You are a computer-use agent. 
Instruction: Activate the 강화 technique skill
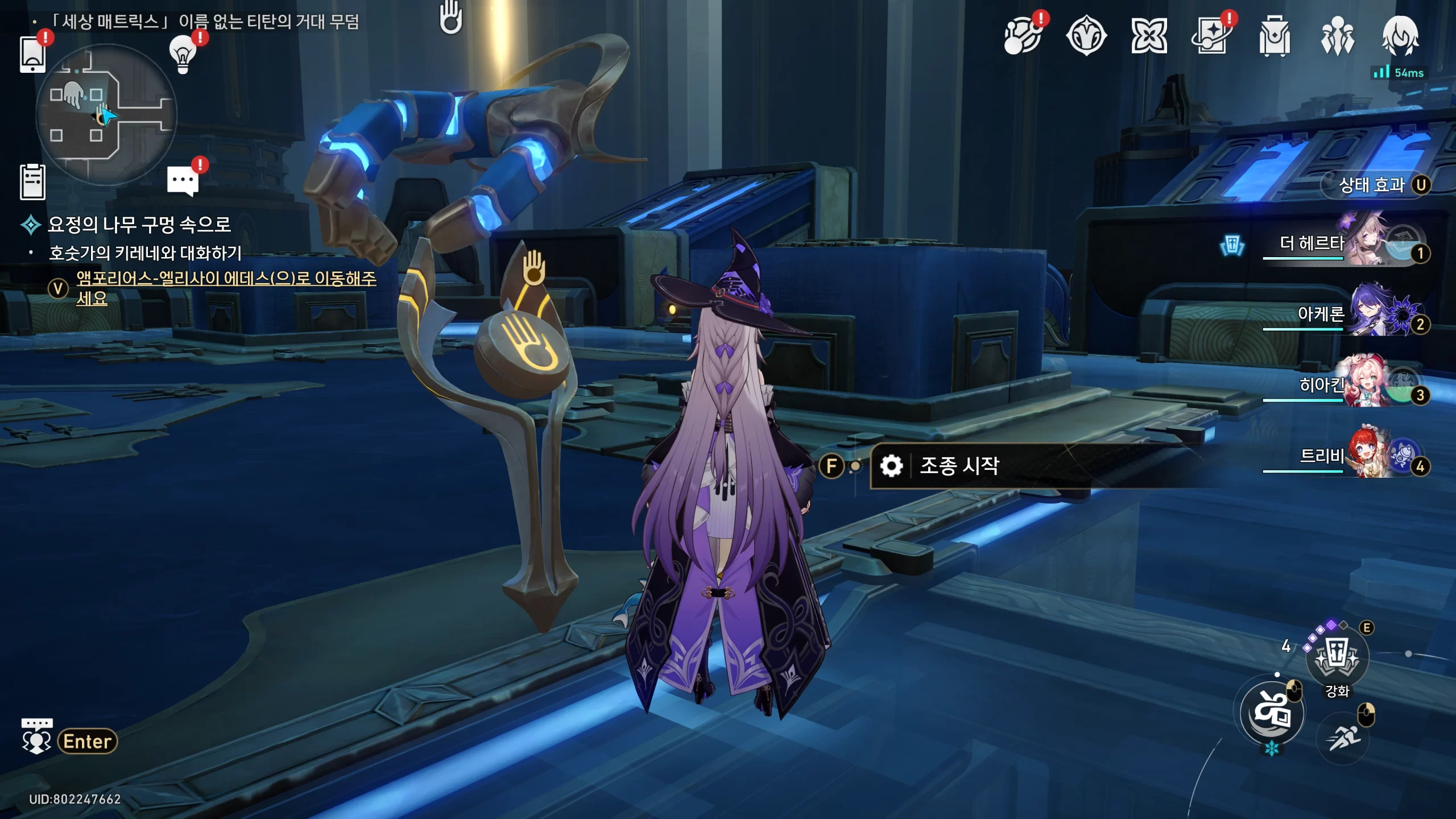click(x=1337, y=660)
